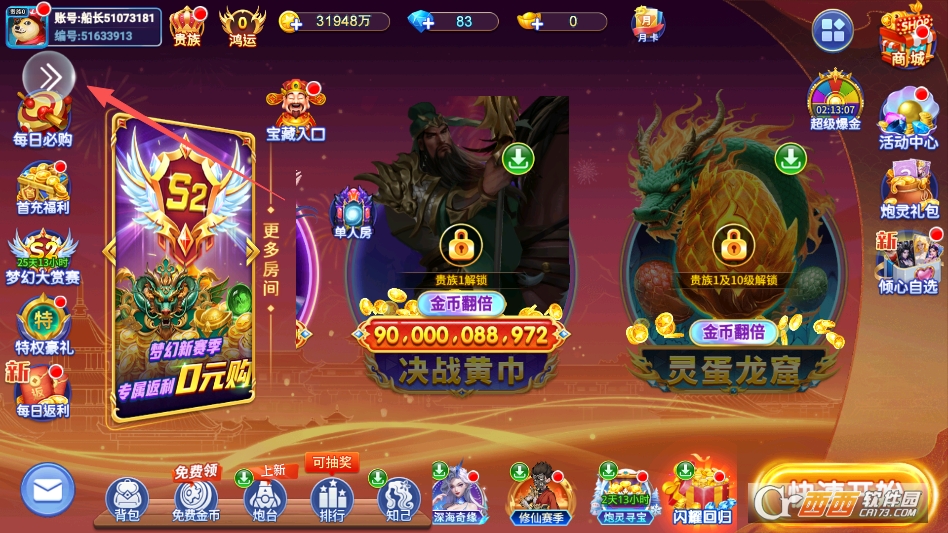This screenshot has height=533, width=948.
Task: Open 首充福利 first recharge bonus
Action: (x=42, y=188)
